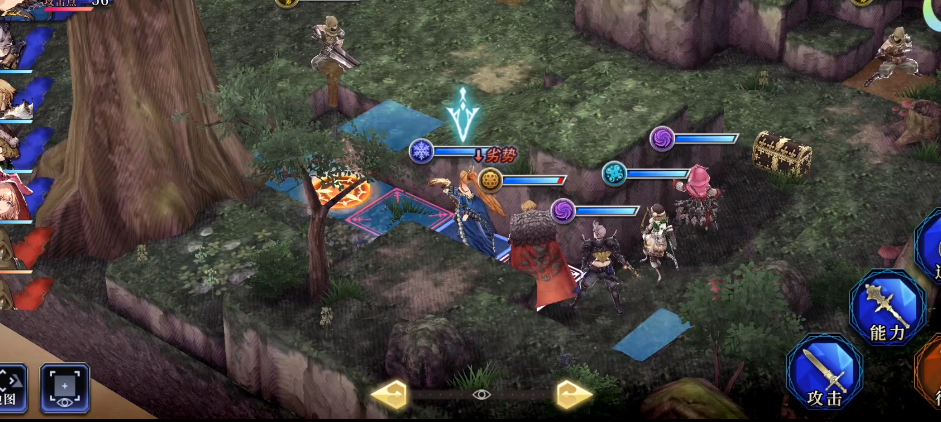Screen dimensions: 941x422
Task: Rotate camera with the left gold arrow
Action: [389, 395]
